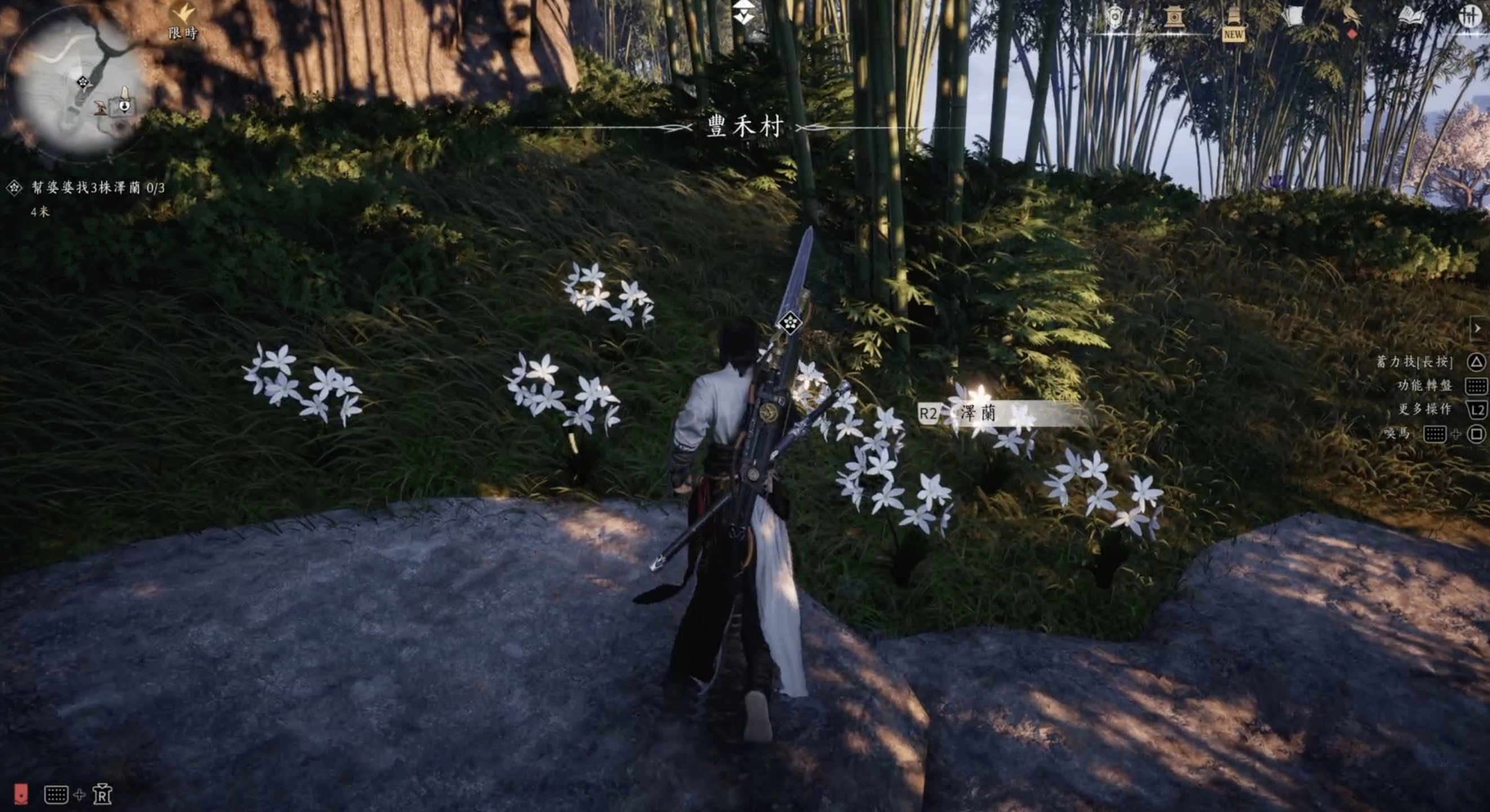Open the lantern icon tagged NEW
The image size is (1490, 812).
(1233, 22)
